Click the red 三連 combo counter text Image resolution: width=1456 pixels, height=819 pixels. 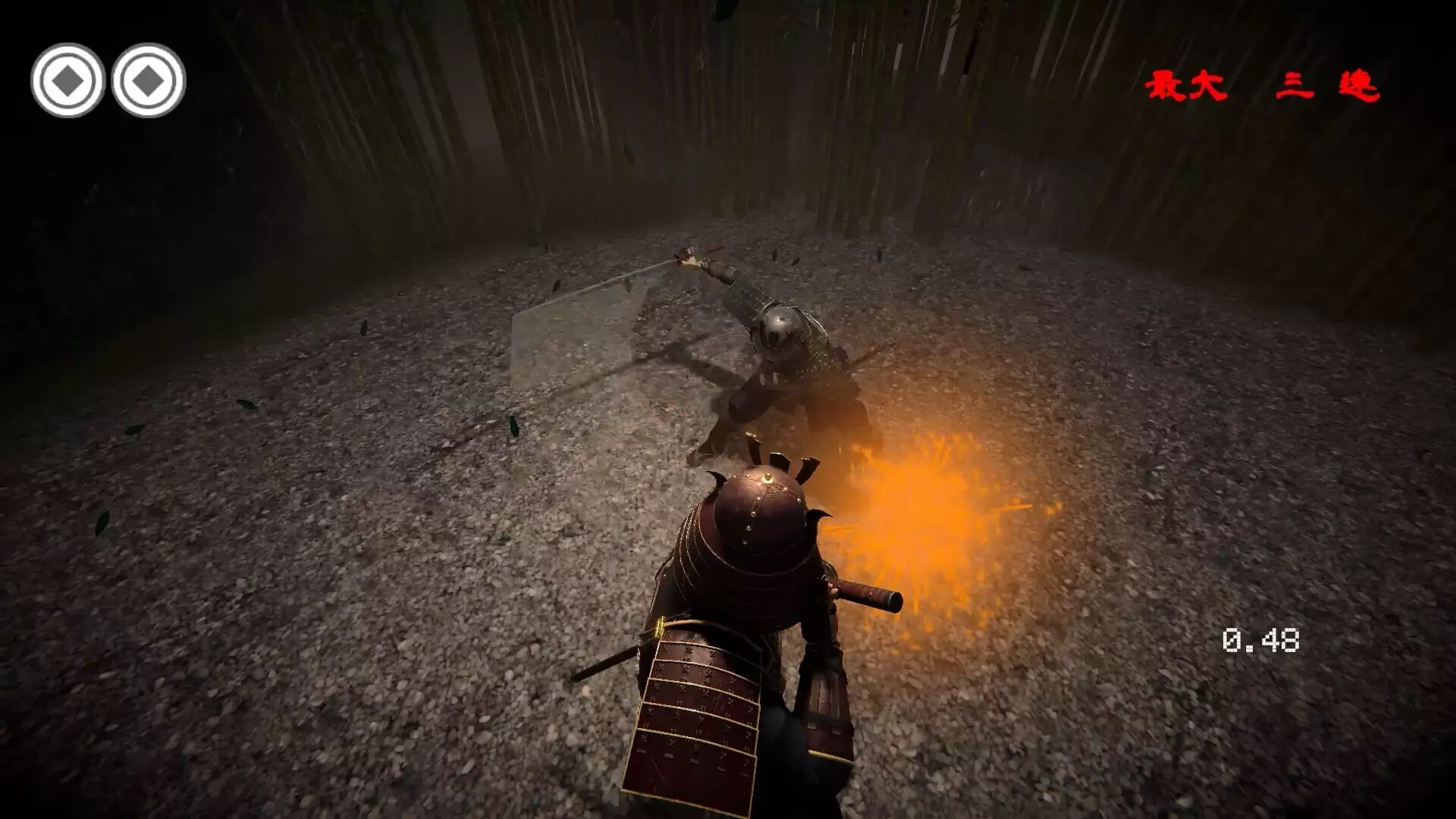tap(1327, 85)
